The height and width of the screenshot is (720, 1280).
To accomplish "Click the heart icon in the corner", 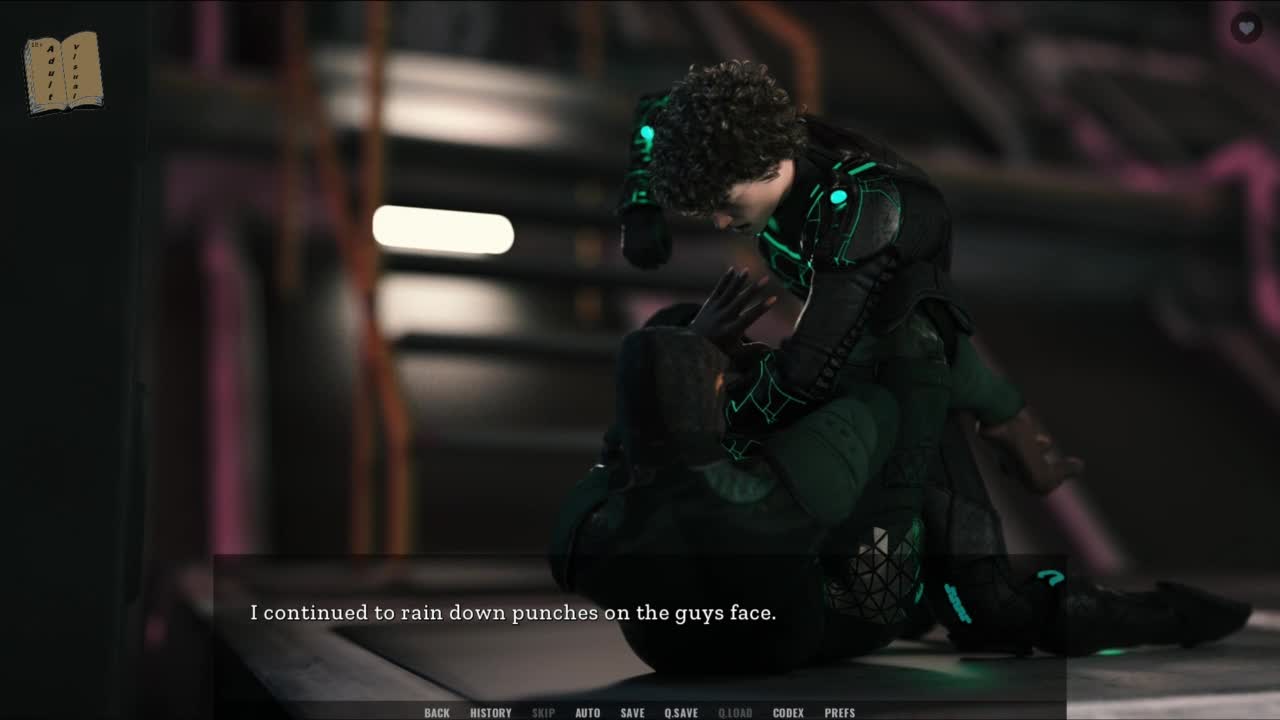I will click(x=1245, y=28).
